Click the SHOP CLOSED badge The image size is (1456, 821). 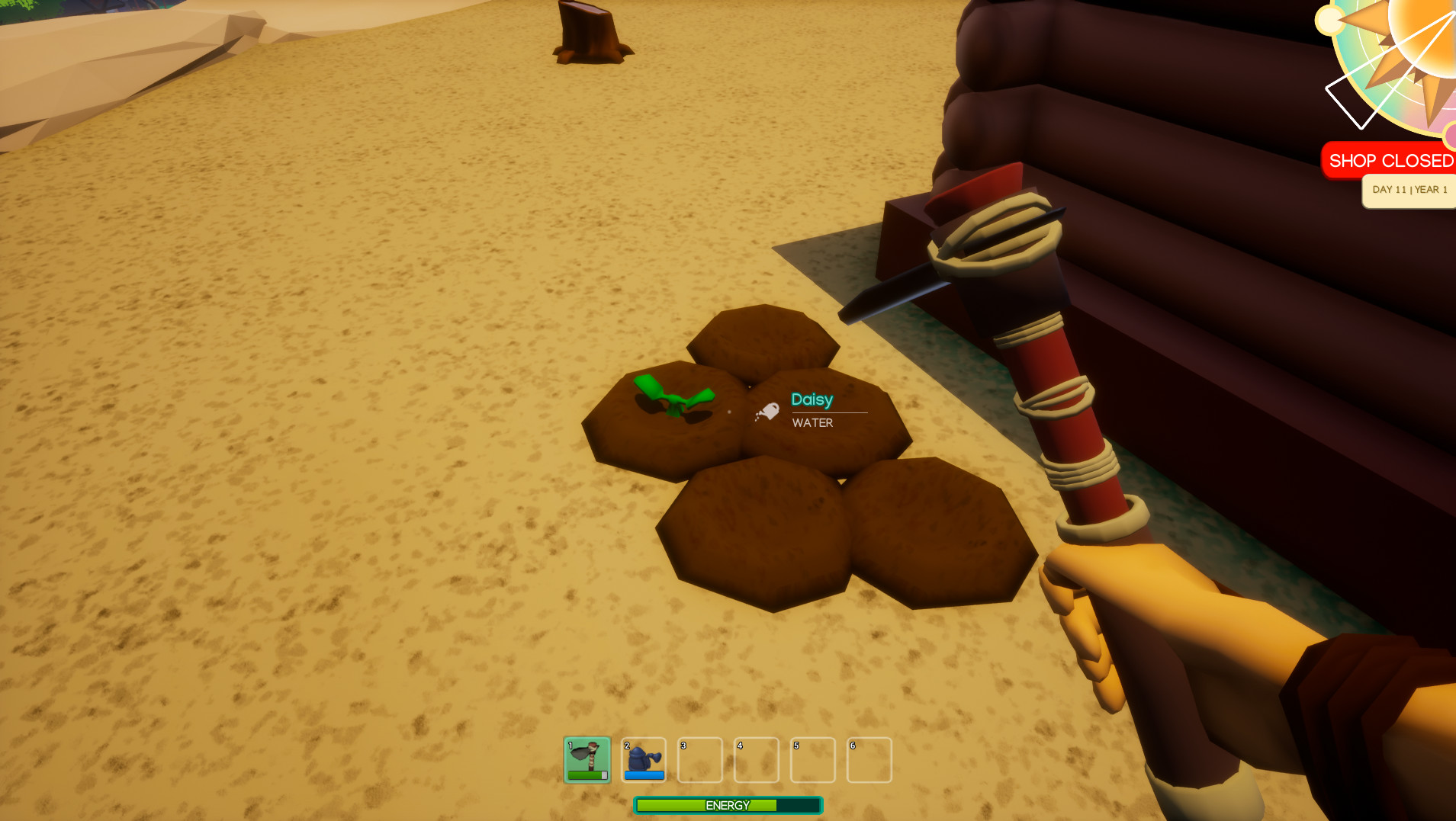[1390, 160]
